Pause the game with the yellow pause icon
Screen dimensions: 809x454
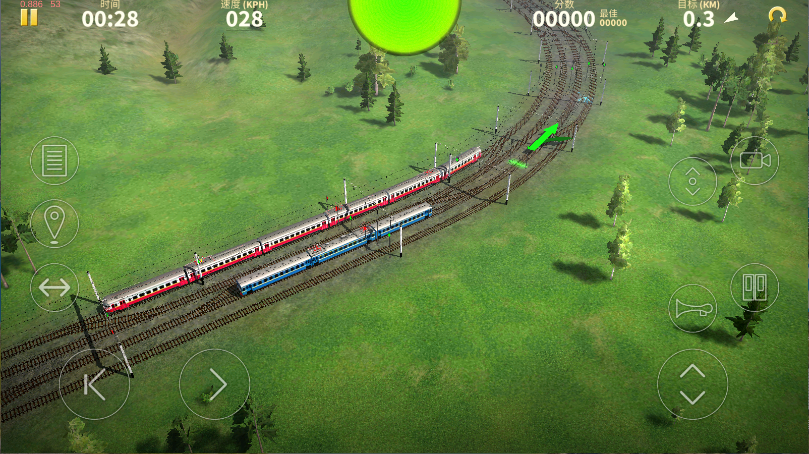click(x=29, y=16)
